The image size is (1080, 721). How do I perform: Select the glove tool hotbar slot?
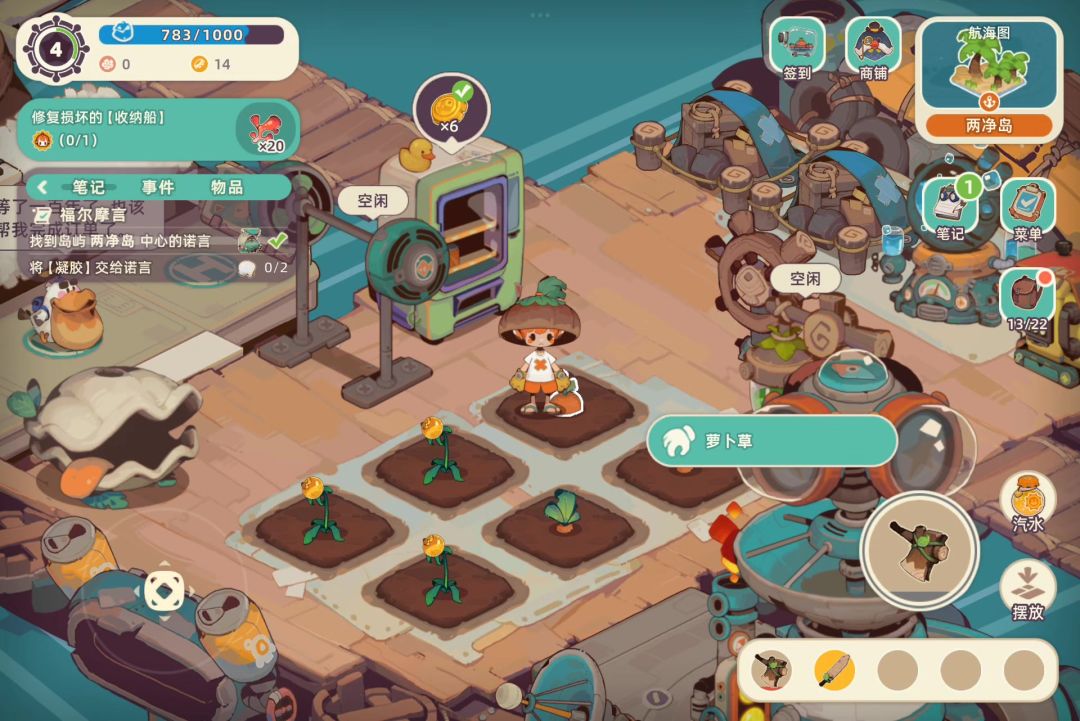(771, 669)
